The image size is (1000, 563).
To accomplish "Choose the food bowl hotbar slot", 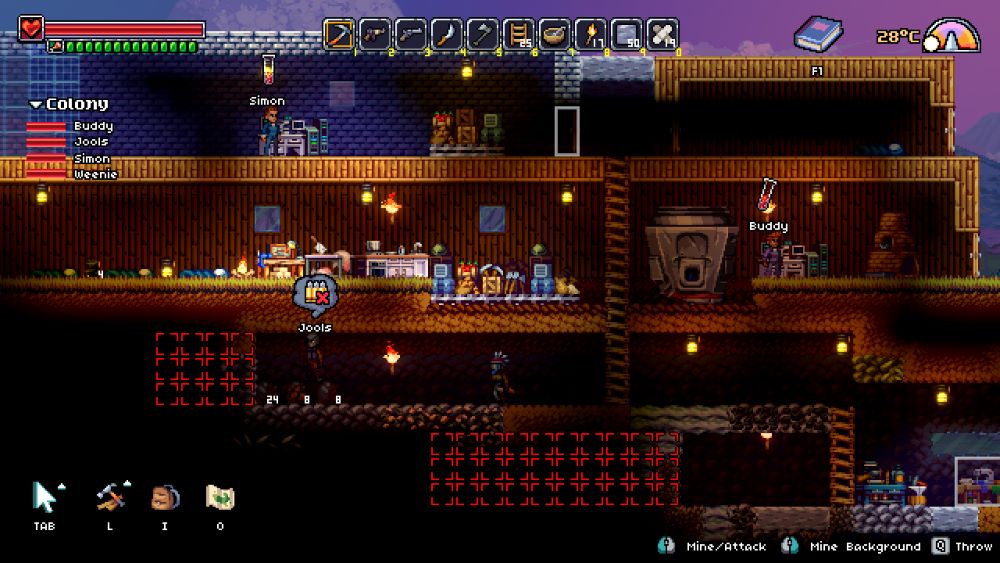I will point(555,34).
